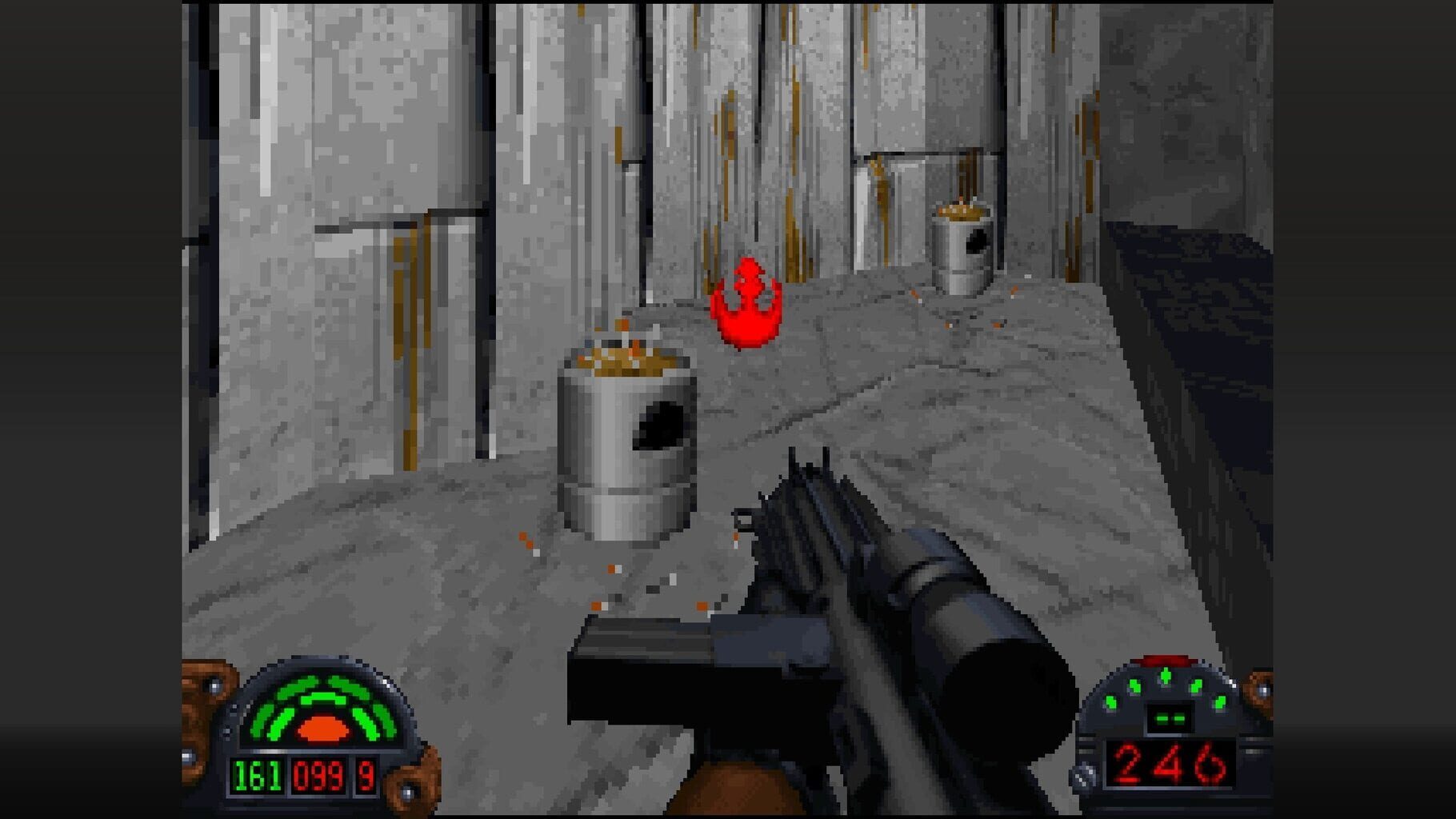
Task: Toggle the center green battery indicator light
Action: pos(1165,677)
